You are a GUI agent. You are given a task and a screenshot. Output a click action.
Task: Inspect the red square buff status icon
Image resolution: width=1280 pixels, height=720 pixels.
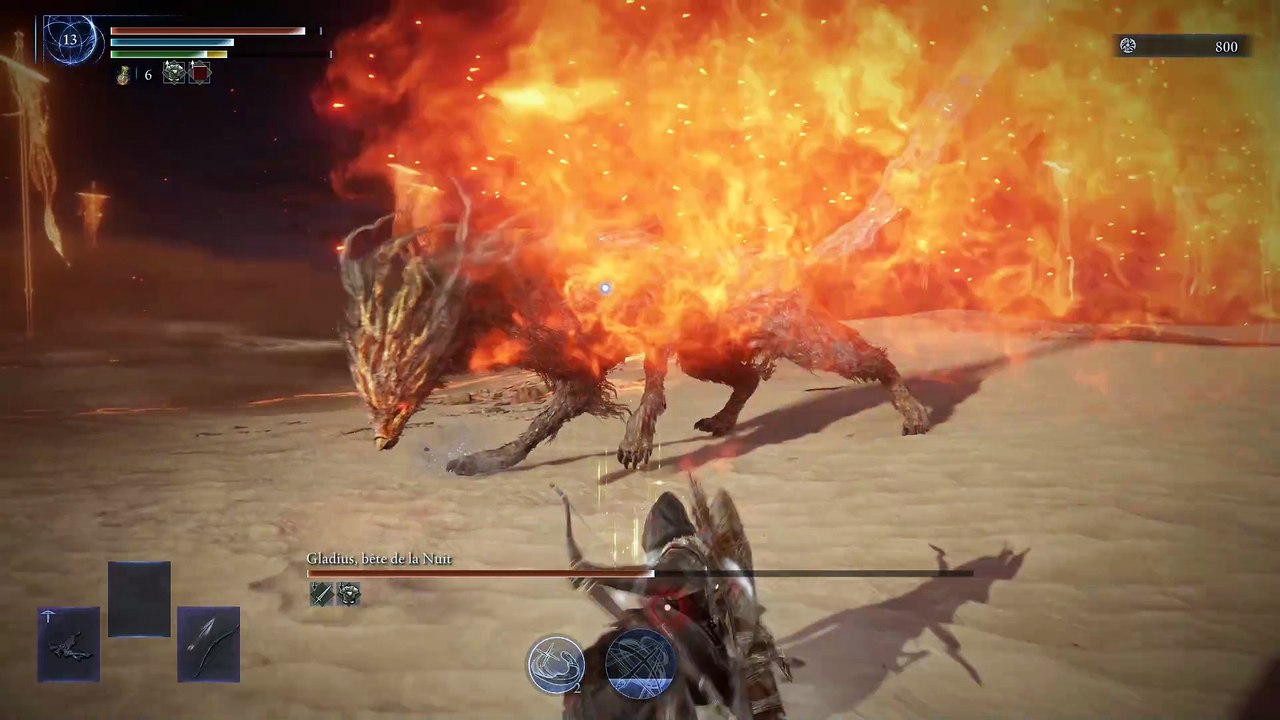click(200, 73)
